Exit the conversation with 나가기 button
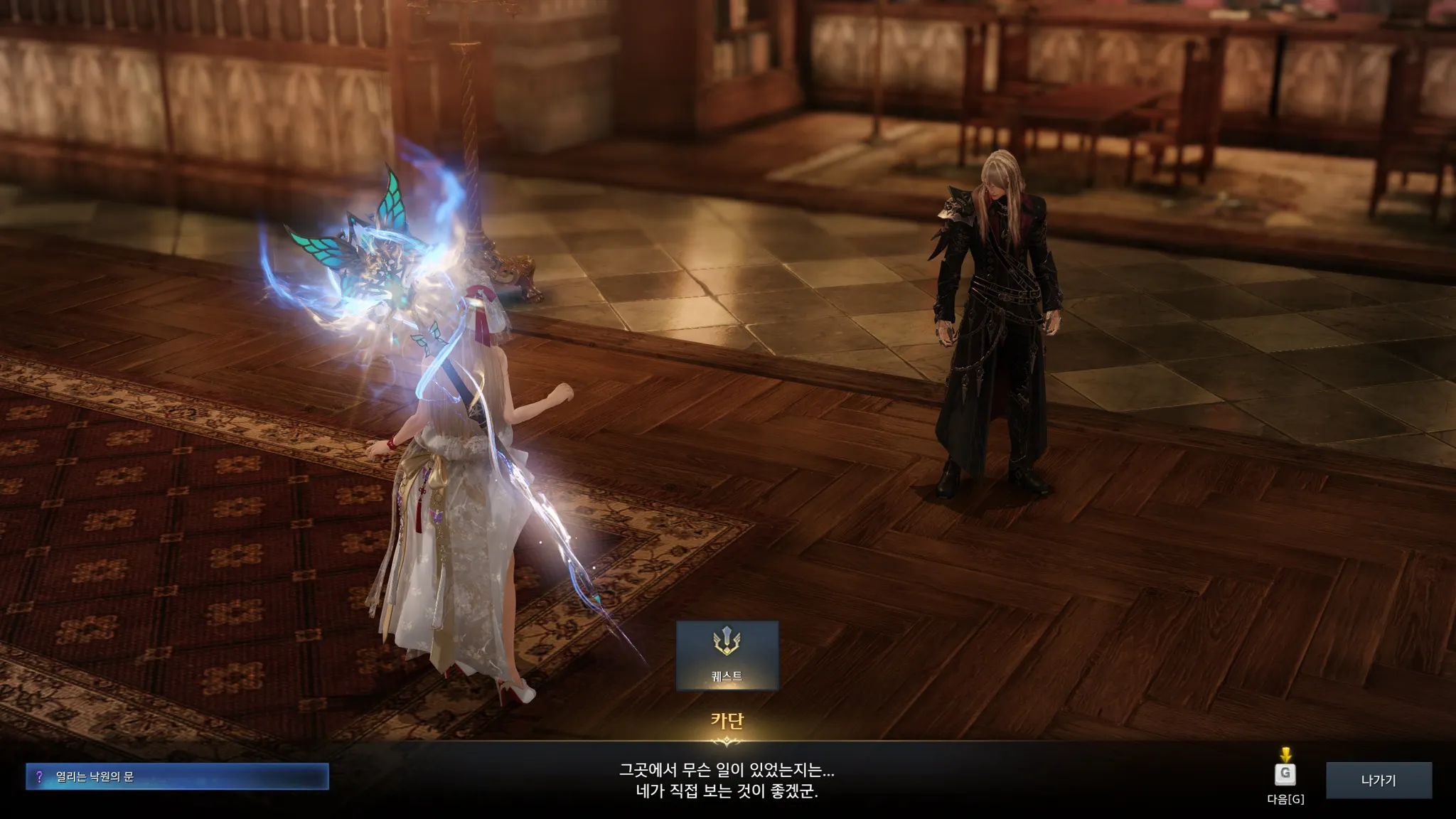Screen dimensions: 1456x819 [x=1379, y=780]
